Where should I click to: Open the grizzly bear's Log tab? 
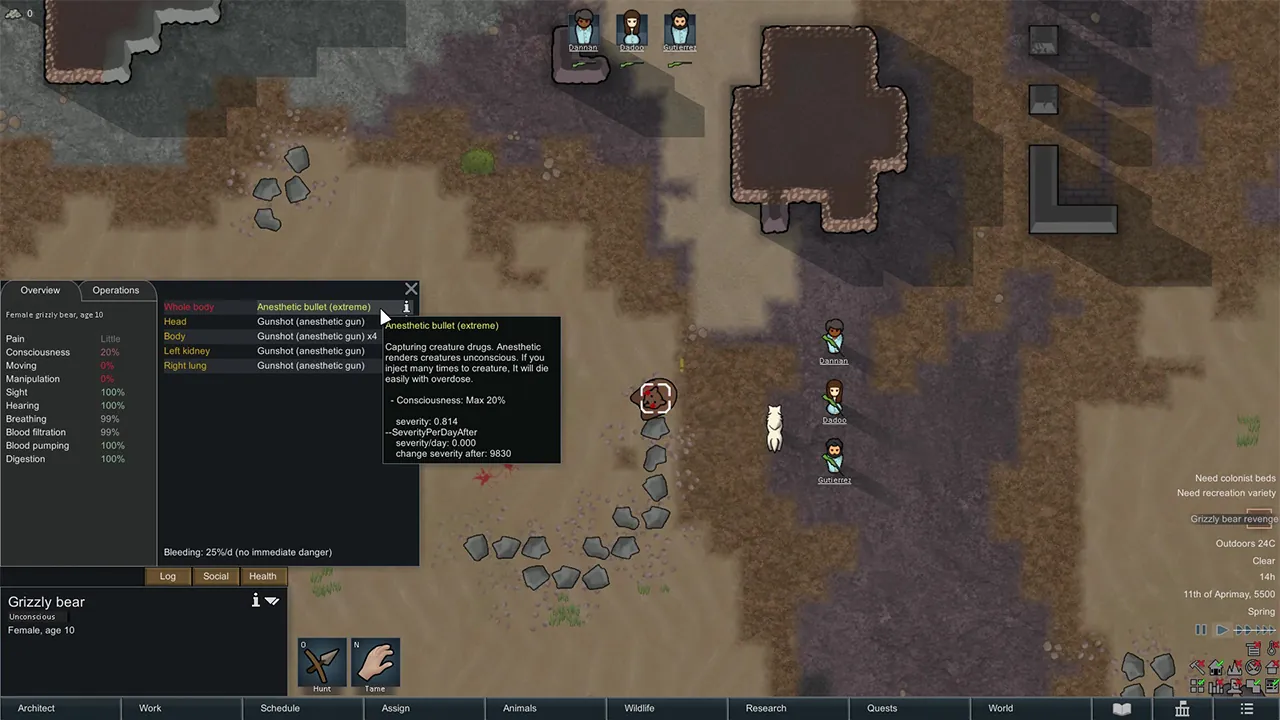(x=168, y=576)
